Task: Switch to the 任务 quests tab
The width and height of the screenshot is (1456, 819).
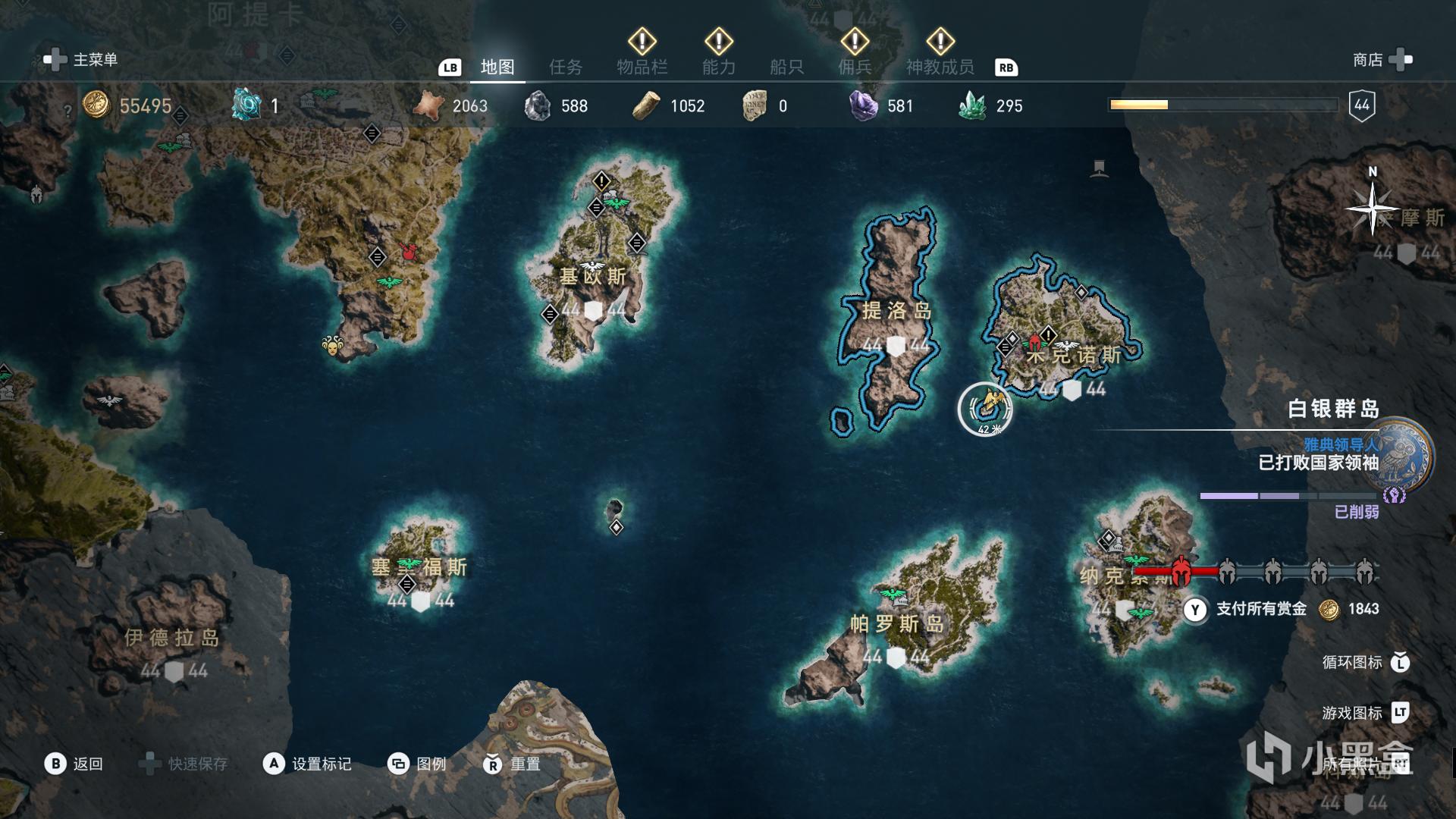Action: tap(566, 67)
